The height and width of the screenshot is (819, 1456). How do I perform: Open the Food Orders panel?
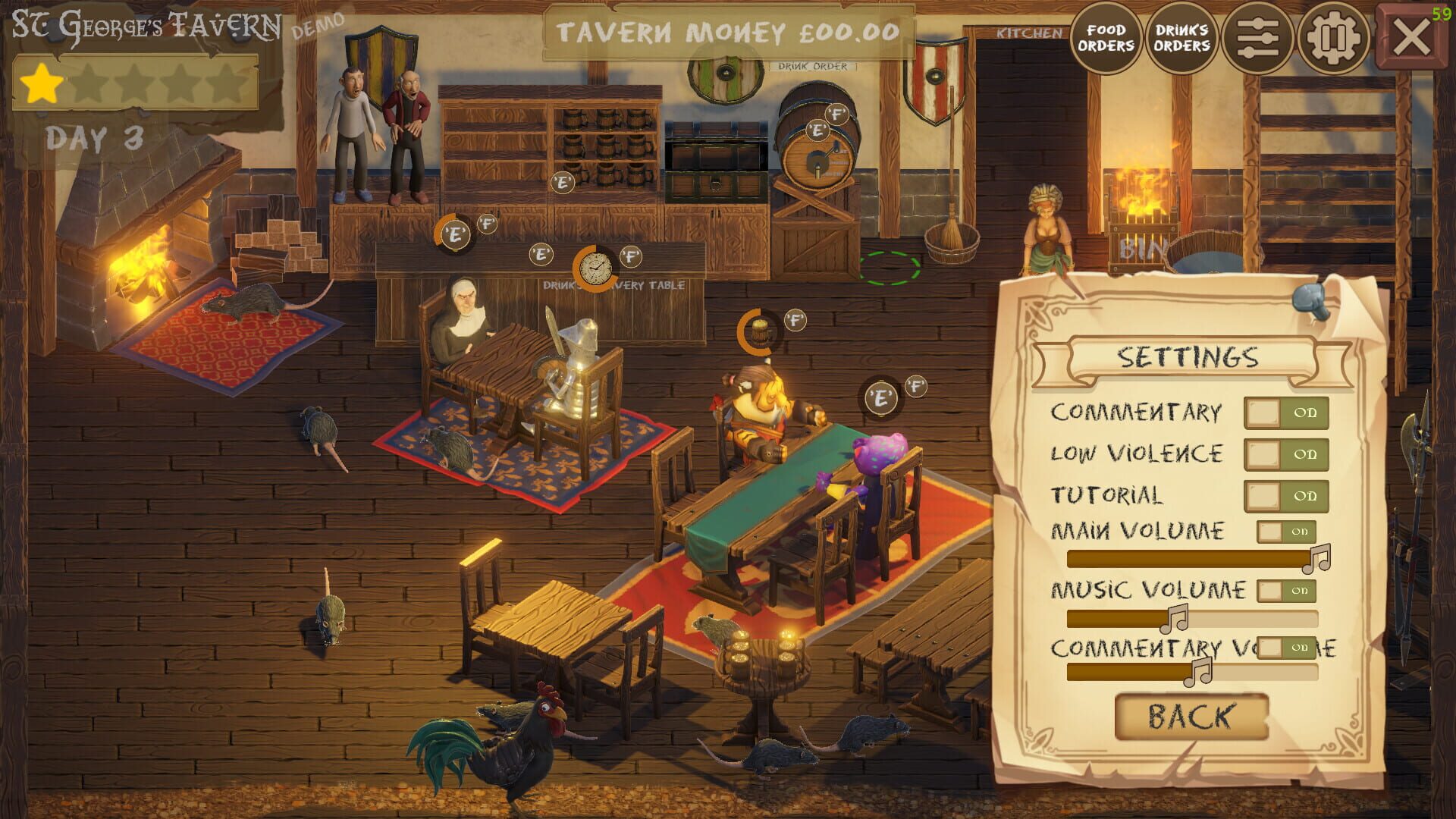tap(1106, 36)
